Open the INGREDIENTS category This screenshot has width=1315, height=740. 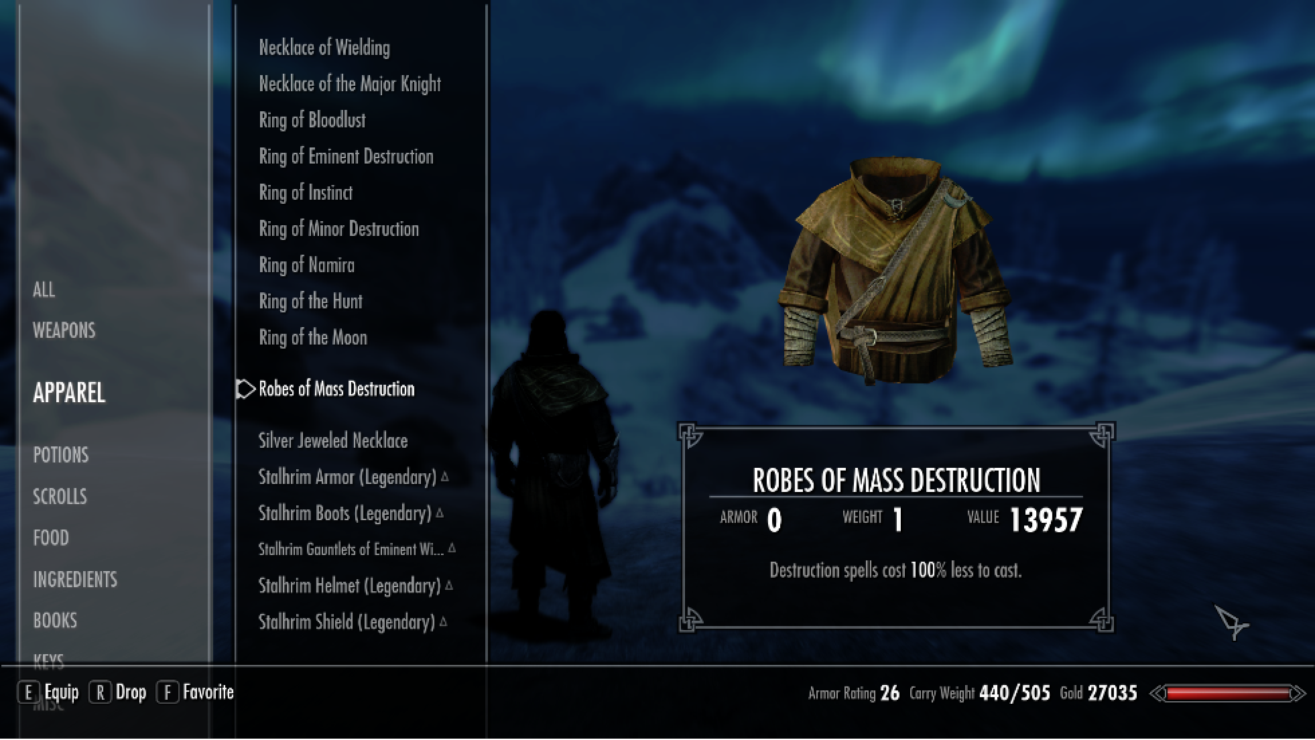(76, 579)
